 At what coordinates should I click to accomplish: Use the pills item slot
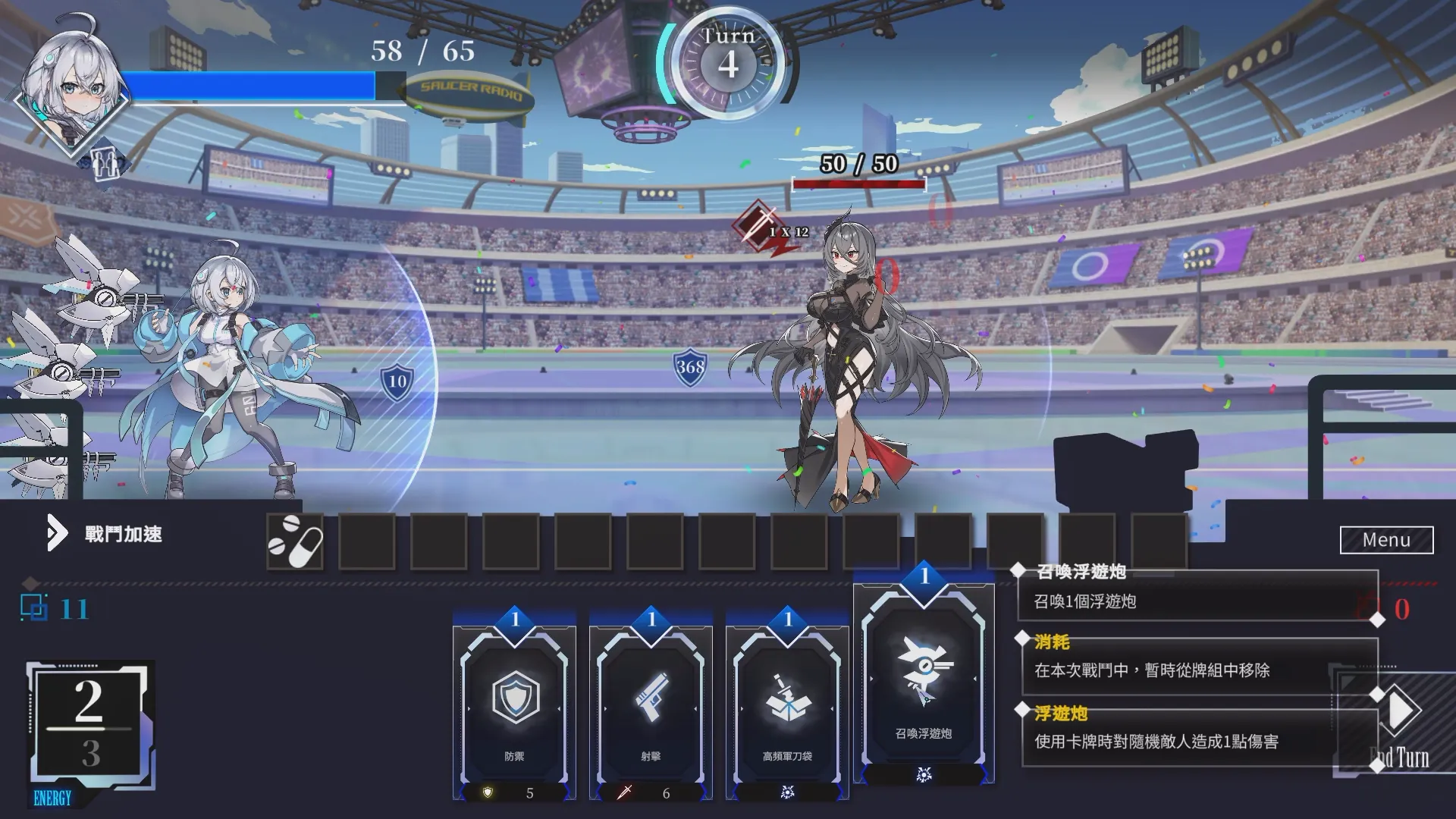pyautogui.click(x=295, y=541)
